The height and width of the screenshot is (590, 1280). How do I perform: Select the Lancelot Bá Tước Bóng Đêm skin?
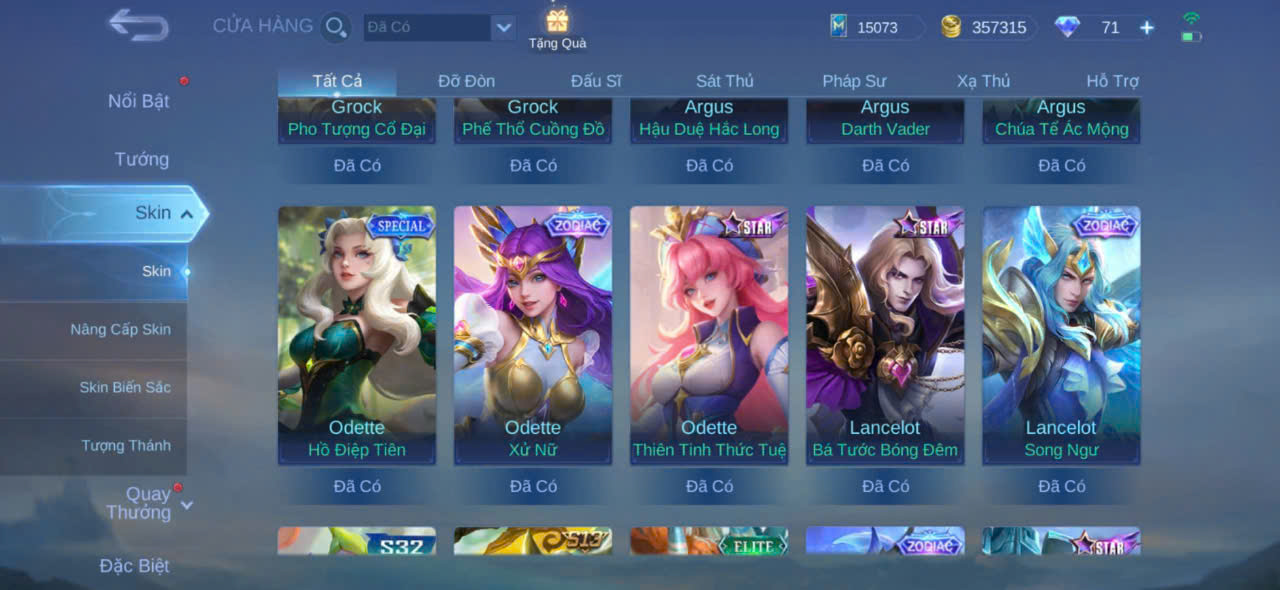coord(885,335)
